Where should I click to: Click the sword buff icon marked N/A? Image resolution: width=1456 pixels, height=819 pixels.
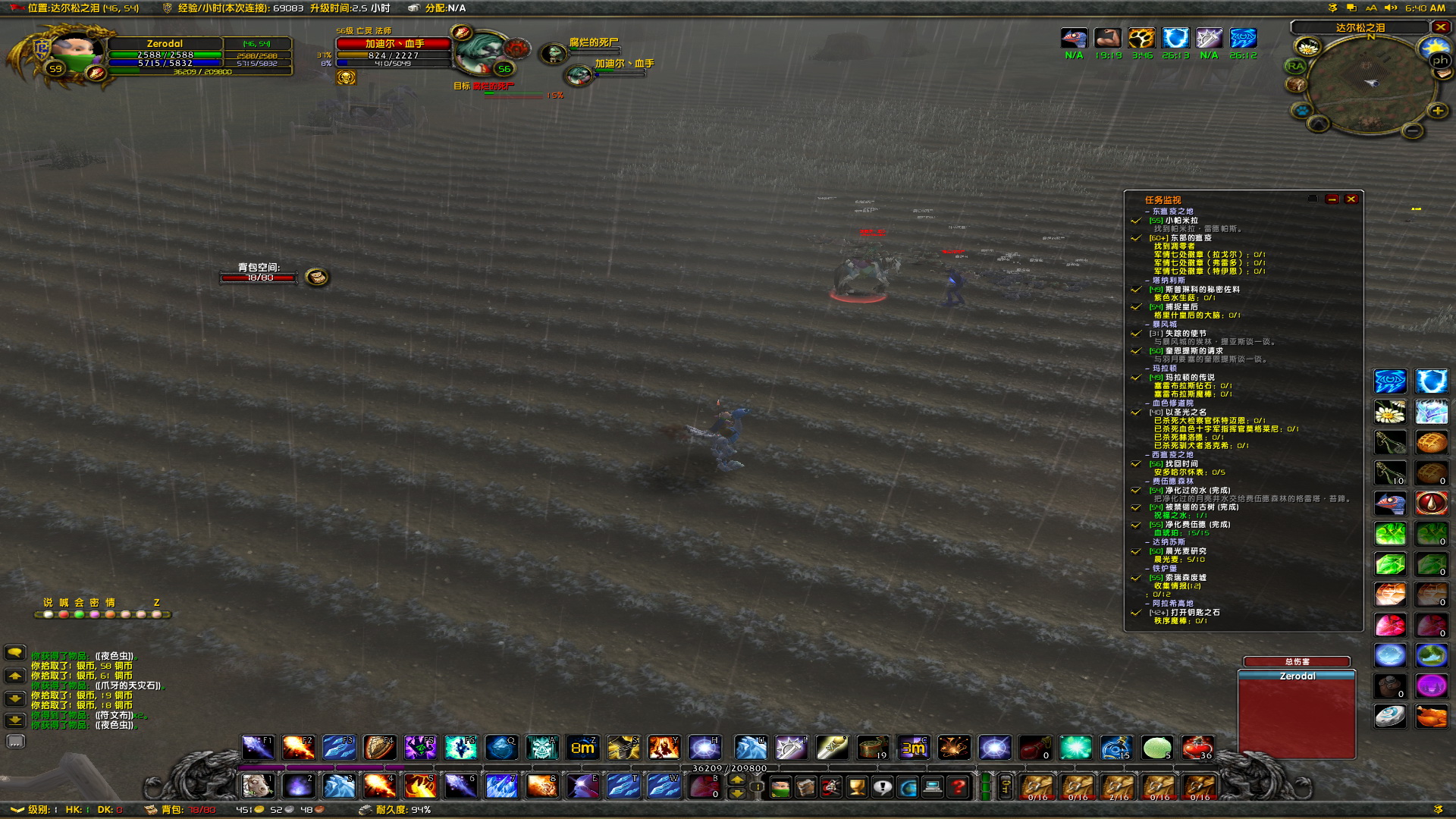point(1209,38)
